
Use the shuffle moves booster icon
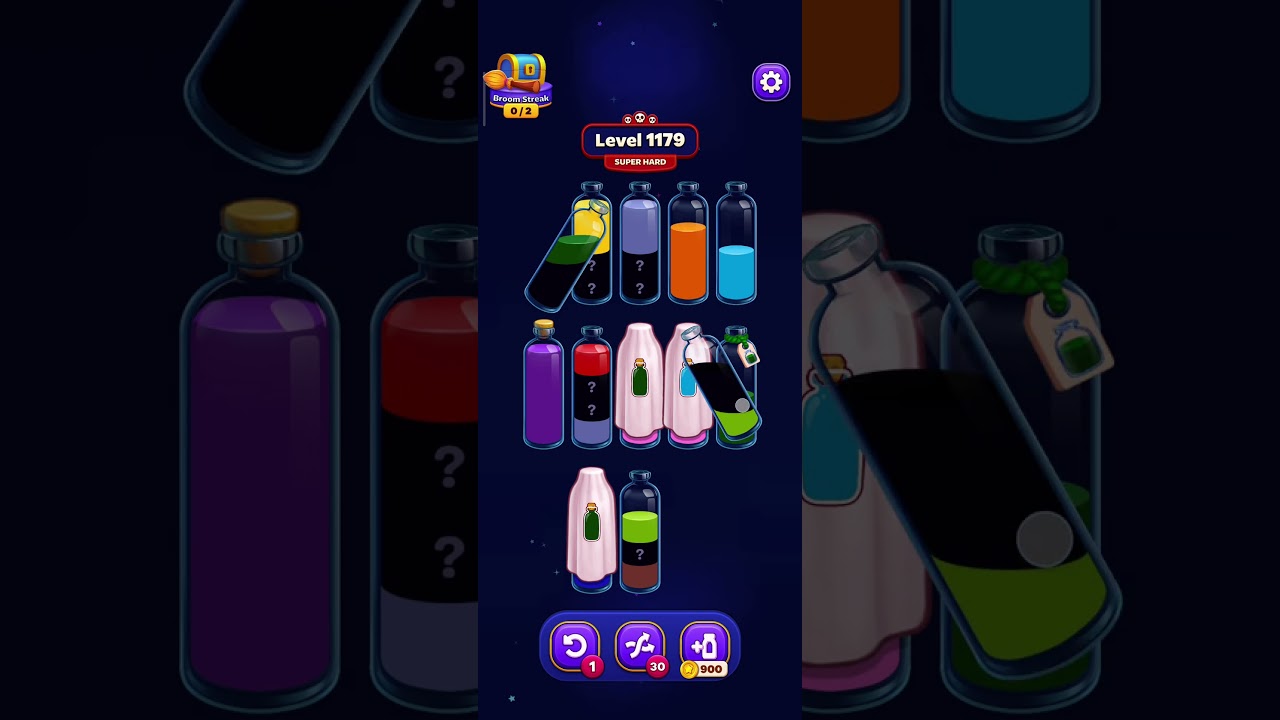[641, 645]
